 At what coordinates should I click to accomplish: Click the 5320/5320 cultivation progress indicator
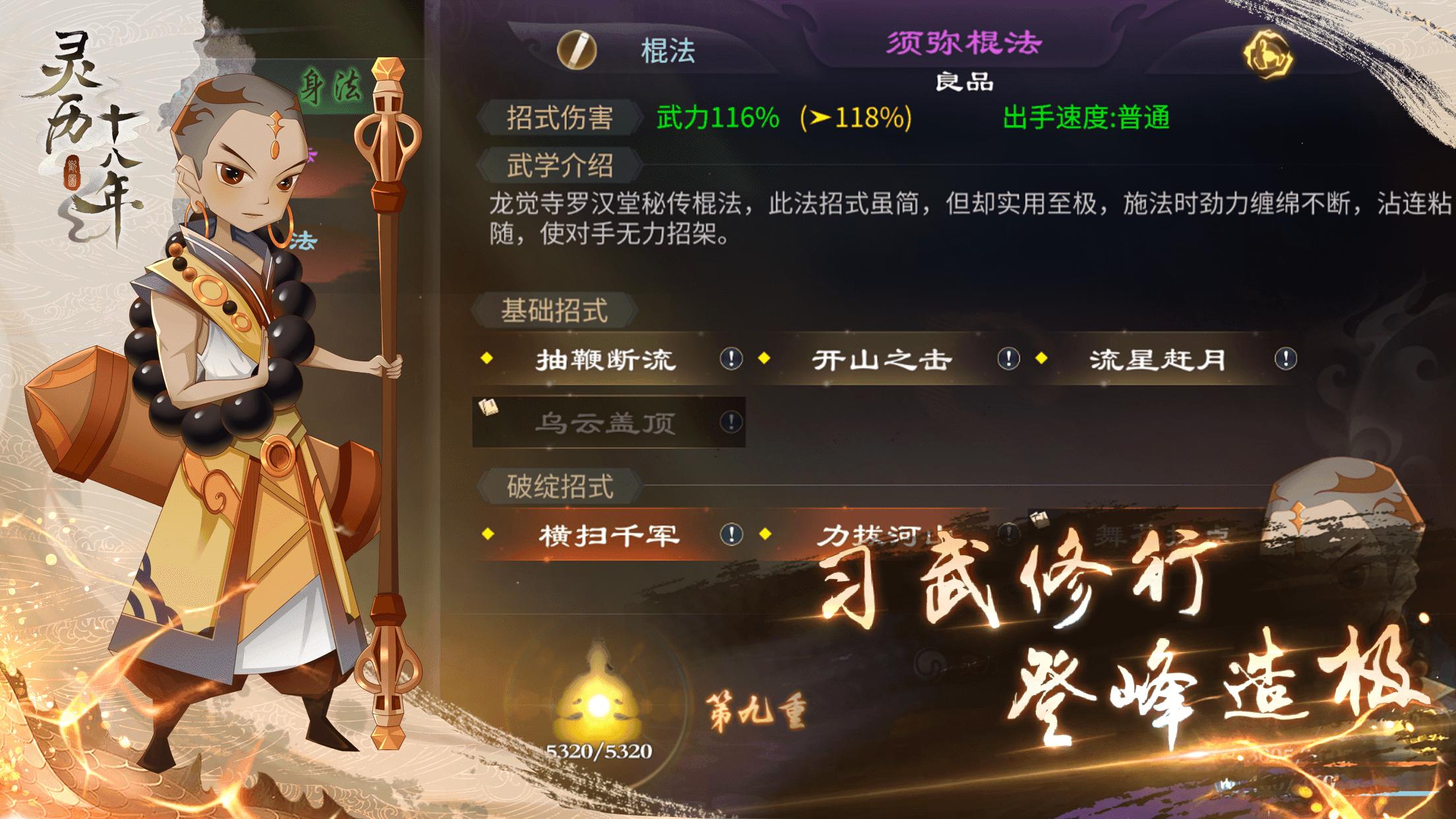click(x=598, y=752)
